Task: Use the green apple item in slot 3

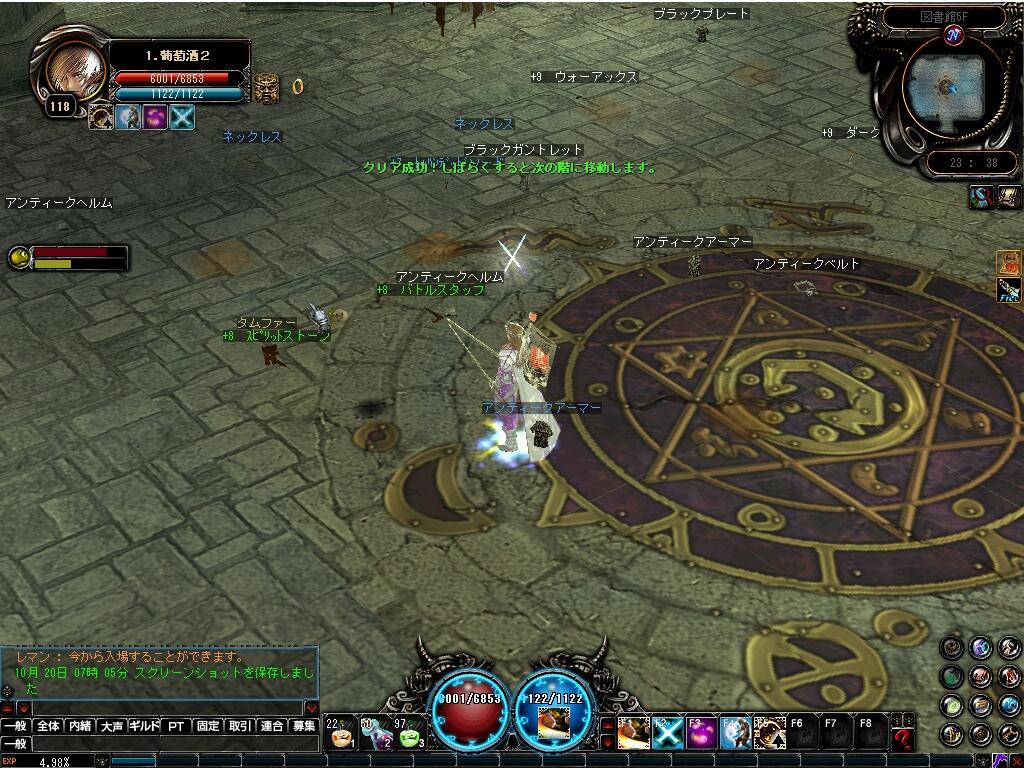Action: (410, 734)
